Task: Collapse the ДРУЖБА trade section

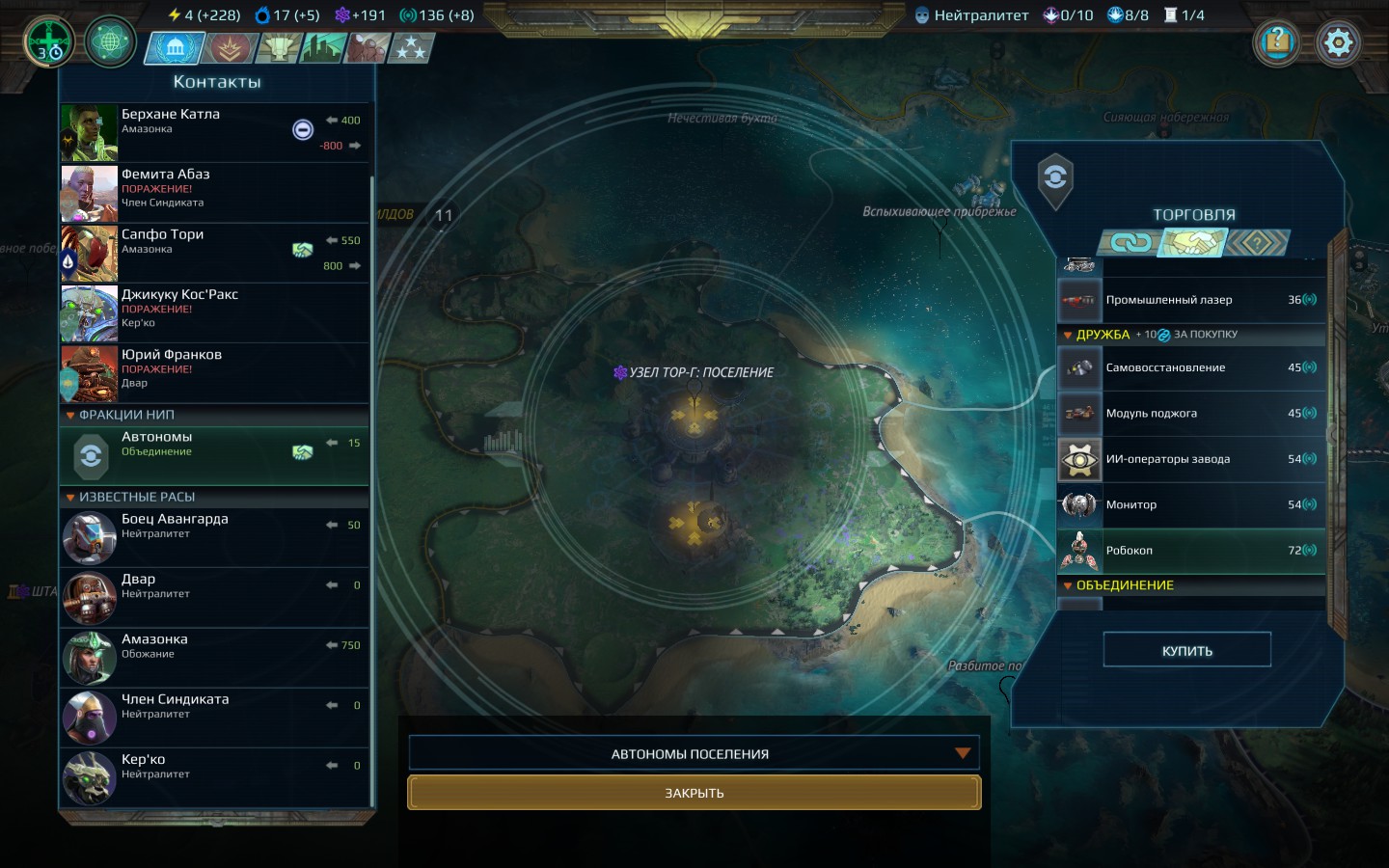Action: pos(1068,336)
